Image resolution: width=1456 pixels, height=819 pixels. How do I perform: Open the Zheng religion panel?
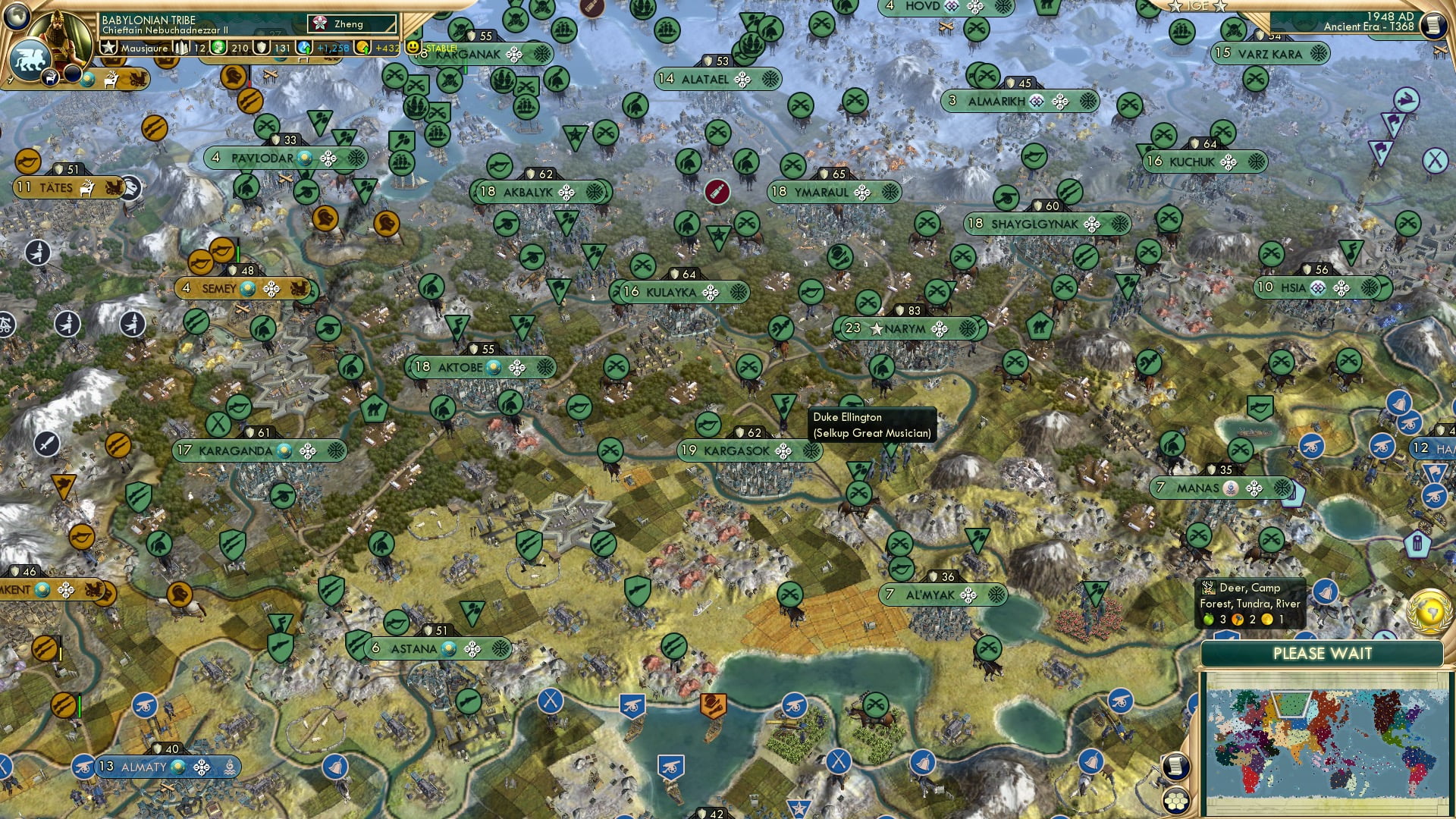pos(353,24)
